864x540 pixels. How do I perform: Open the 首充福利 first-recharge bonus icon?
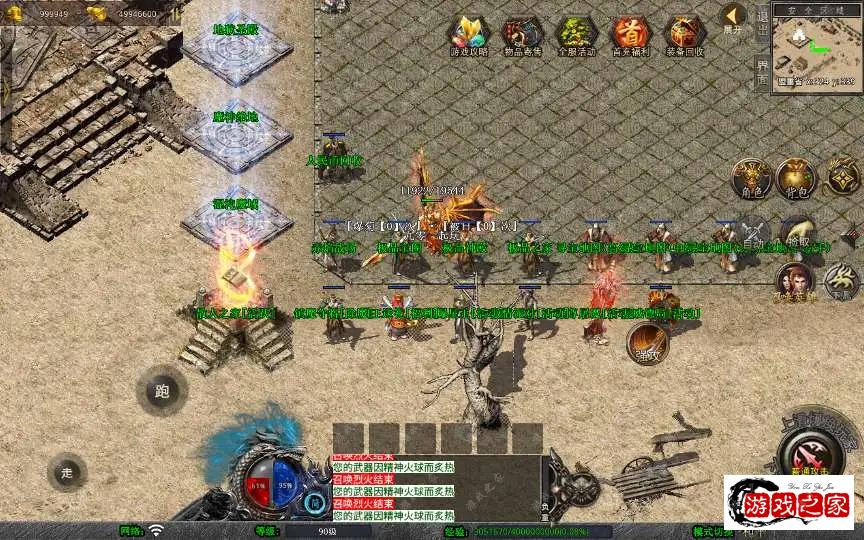[630, 35]
